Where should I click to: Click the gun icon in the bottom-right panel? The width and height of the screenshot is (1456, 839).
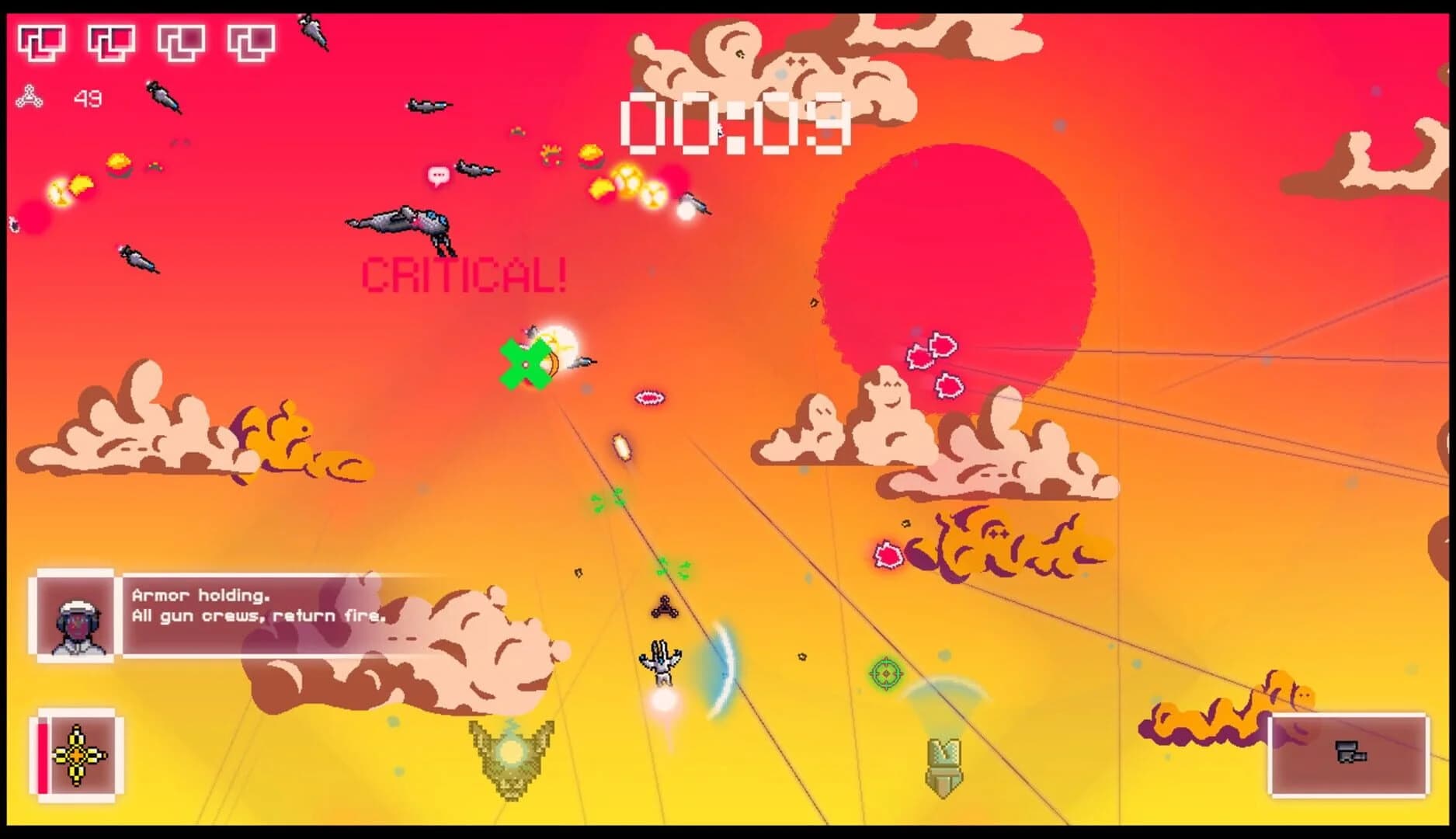coord(1351,752)
